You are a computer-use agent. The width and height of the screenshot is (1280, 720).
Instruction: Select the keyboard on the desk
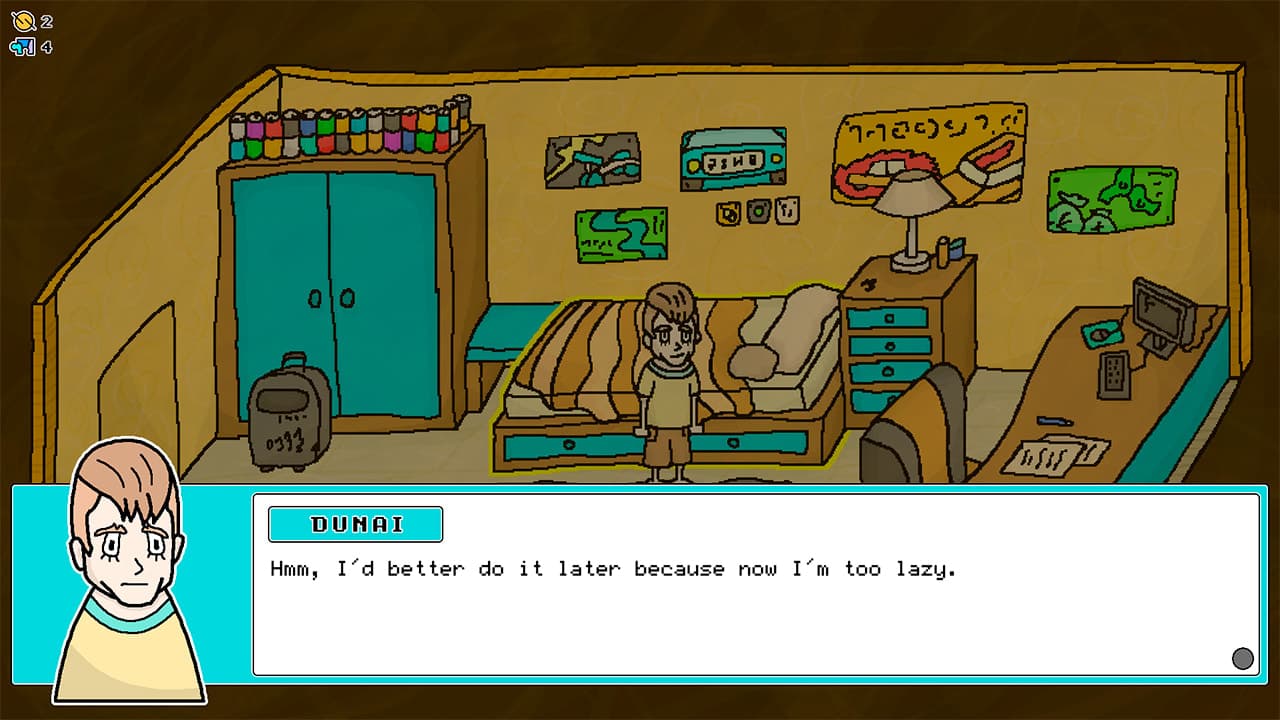coord(1114,374)
